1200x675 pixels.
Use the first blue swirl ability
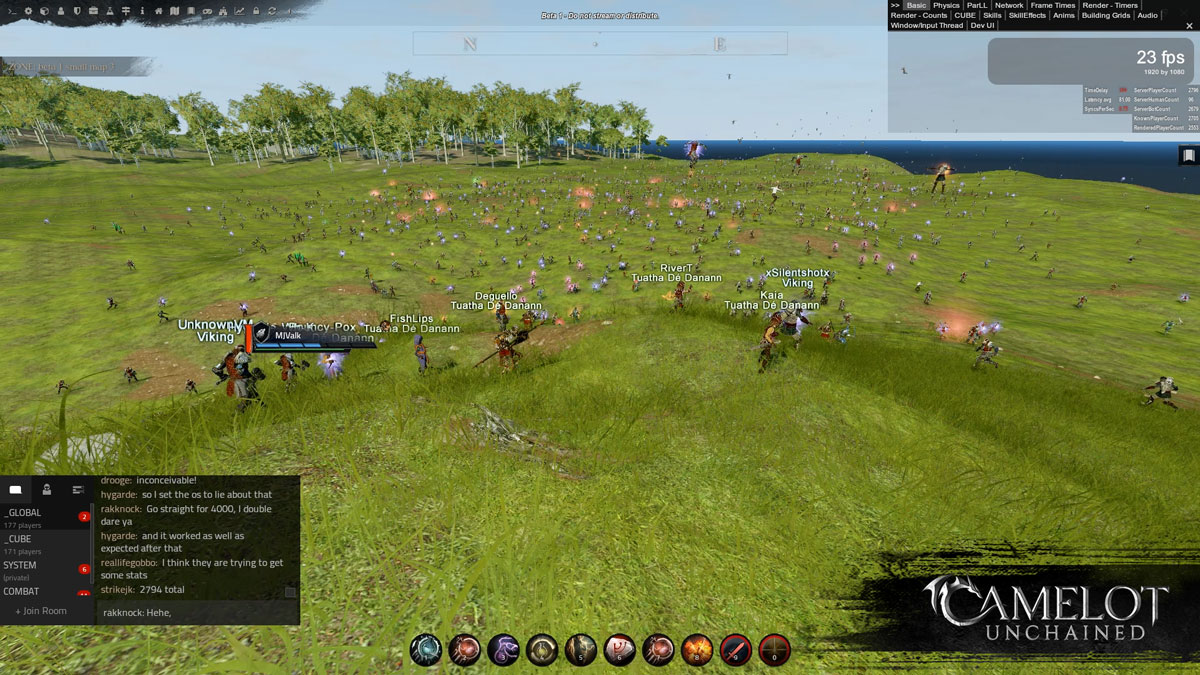pos(426,650)
